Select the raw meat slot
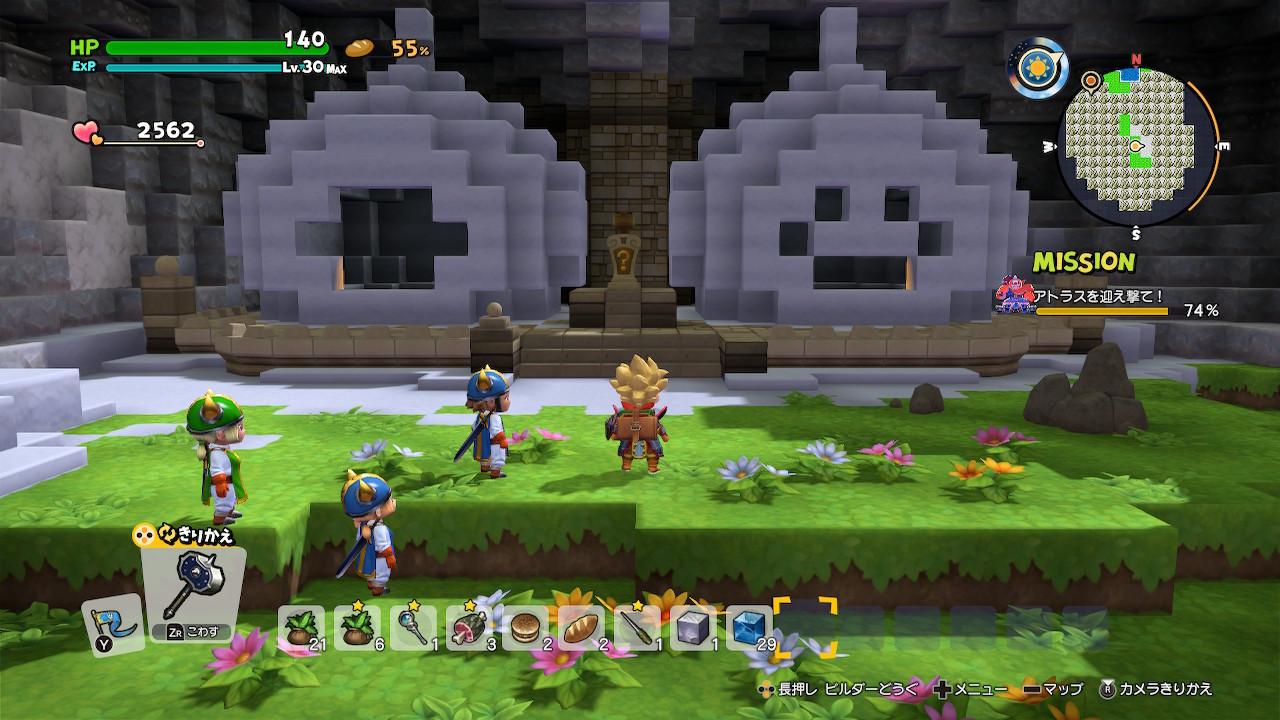 pyautogui.click(x=470, y=628)
